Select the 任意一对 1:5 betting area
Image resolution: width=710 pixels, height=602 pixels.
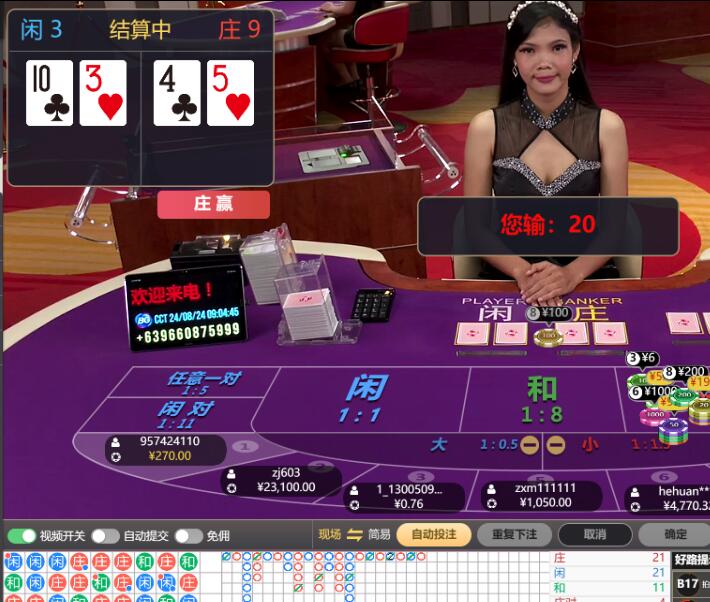(202, 384)
